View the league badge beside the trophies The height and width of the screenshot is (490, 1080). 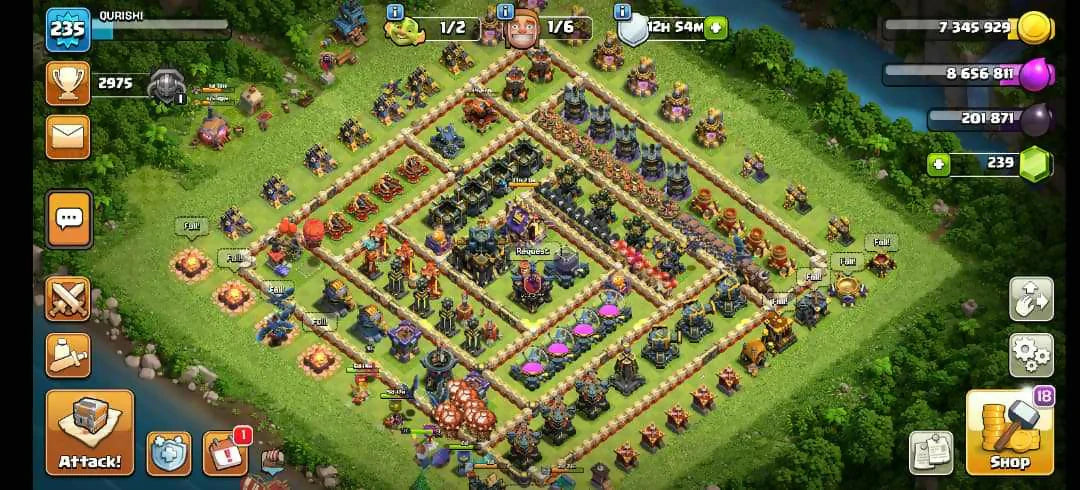click(165, 88)
